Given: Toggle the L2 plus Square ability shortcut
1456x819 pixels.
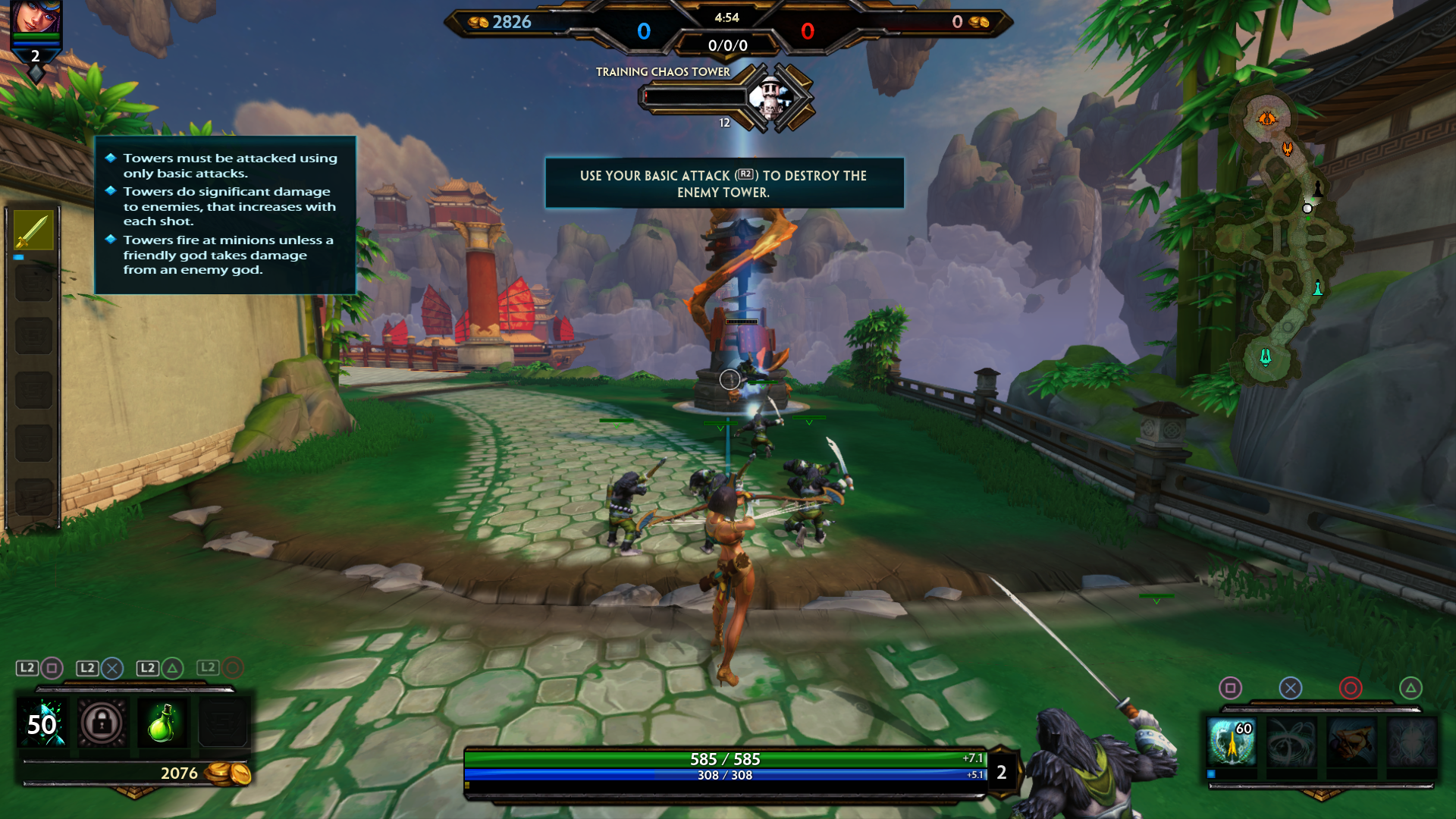Looking at the screenshot, I should 42,669.
